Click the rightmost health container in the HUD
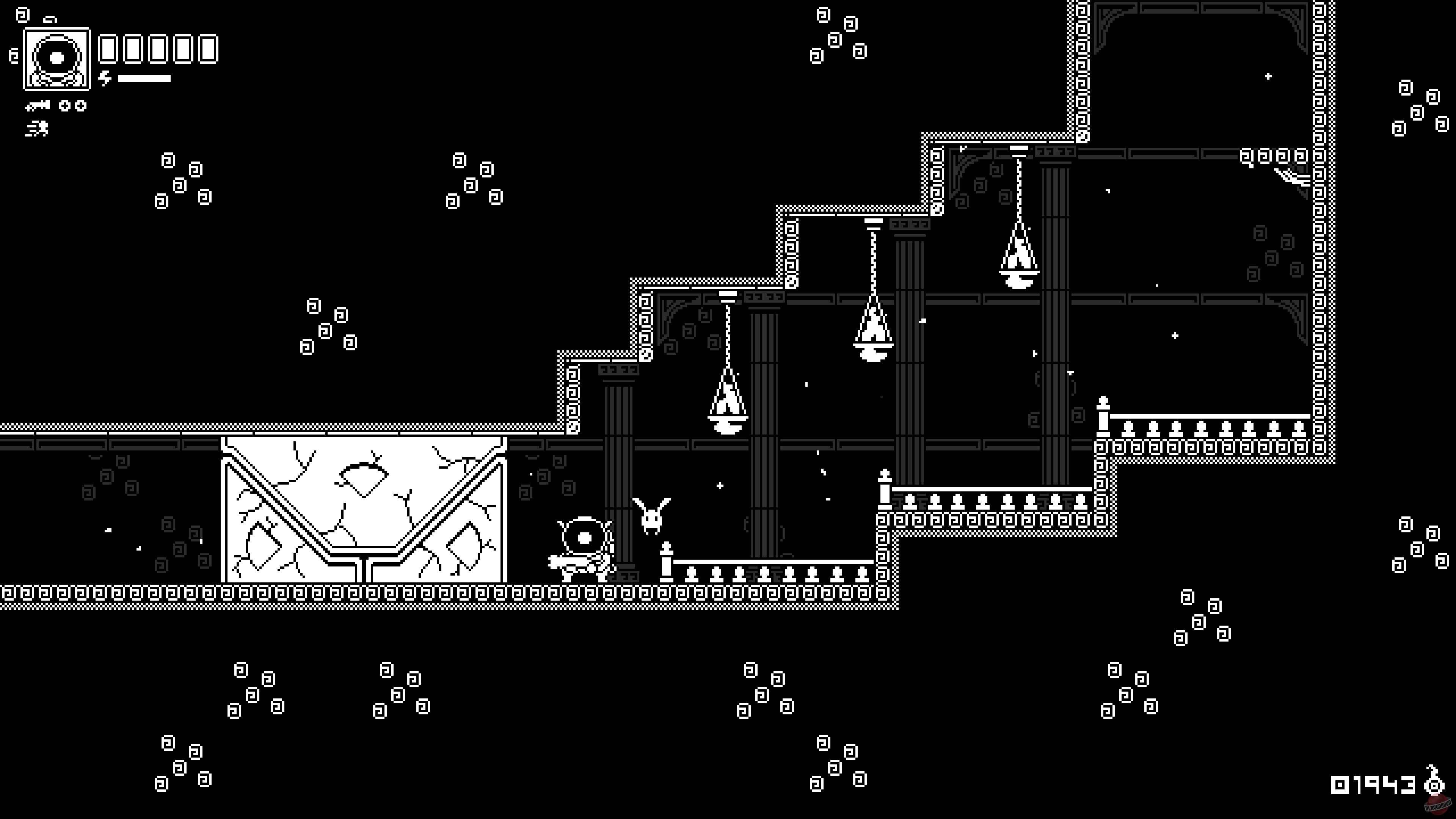Viewport: 1456px width, 819px height. click(207, 49)
